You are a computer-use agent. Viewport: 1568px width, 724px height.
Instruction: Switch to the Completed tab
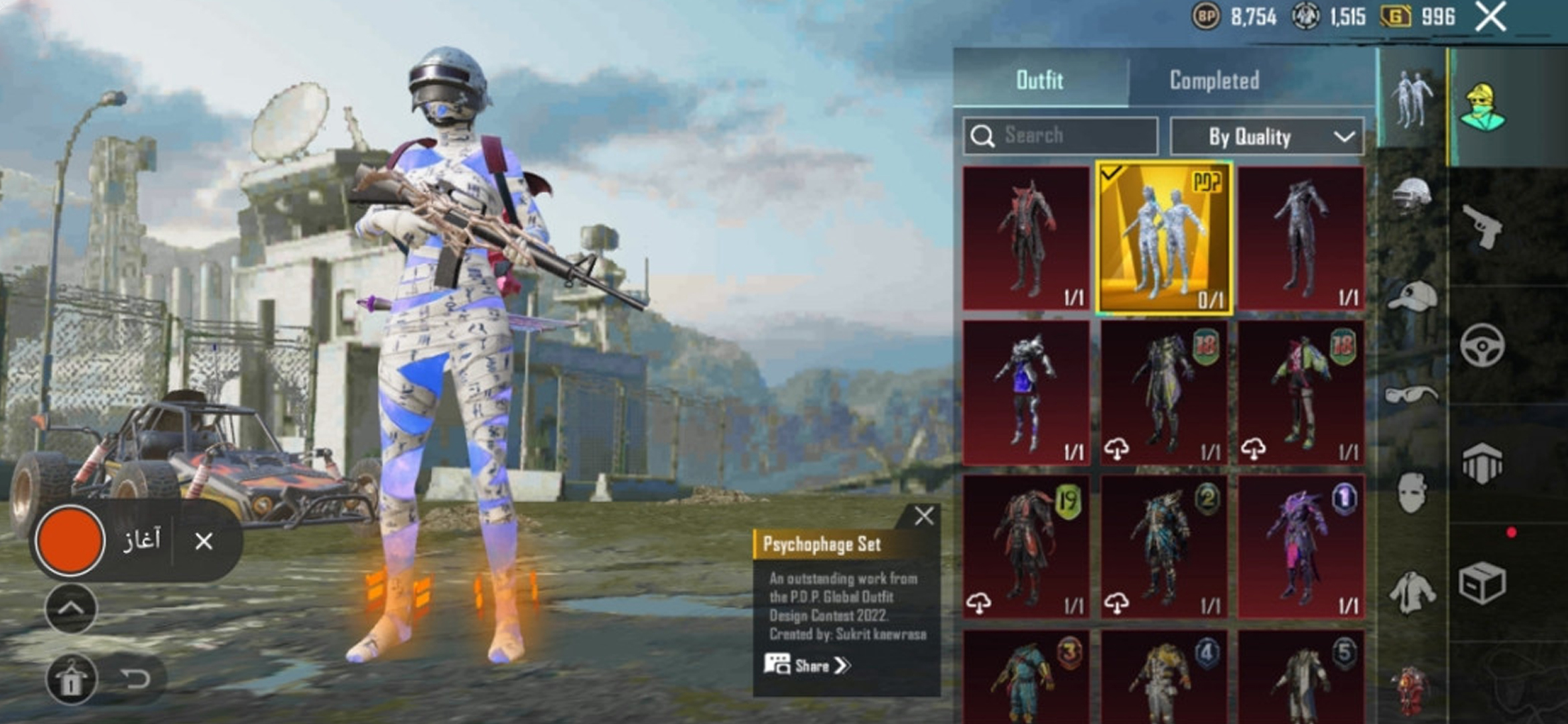pos(1214,80)
